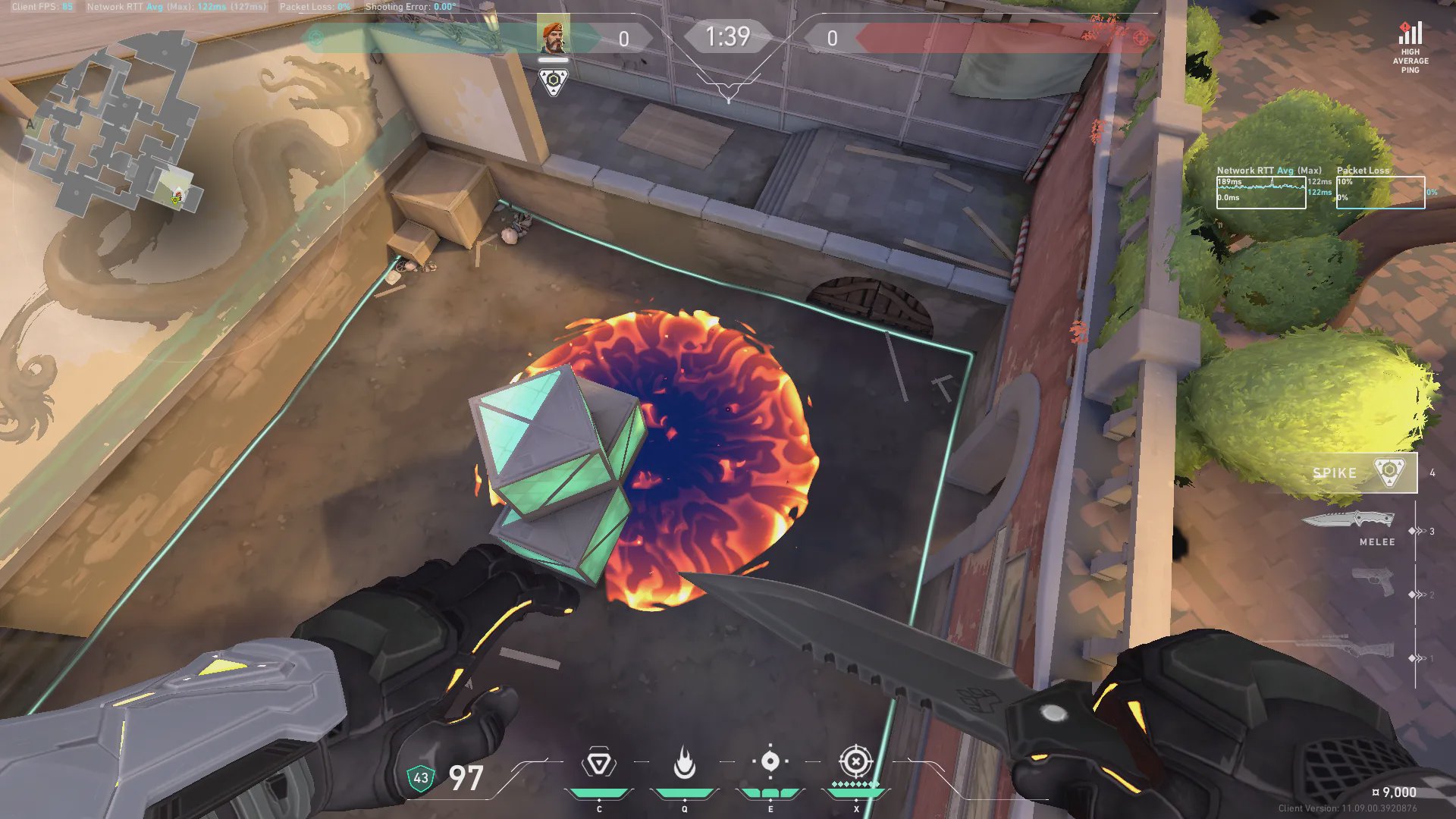Activate the Orbital Strike ultimate icon

[x=855, y=761]
